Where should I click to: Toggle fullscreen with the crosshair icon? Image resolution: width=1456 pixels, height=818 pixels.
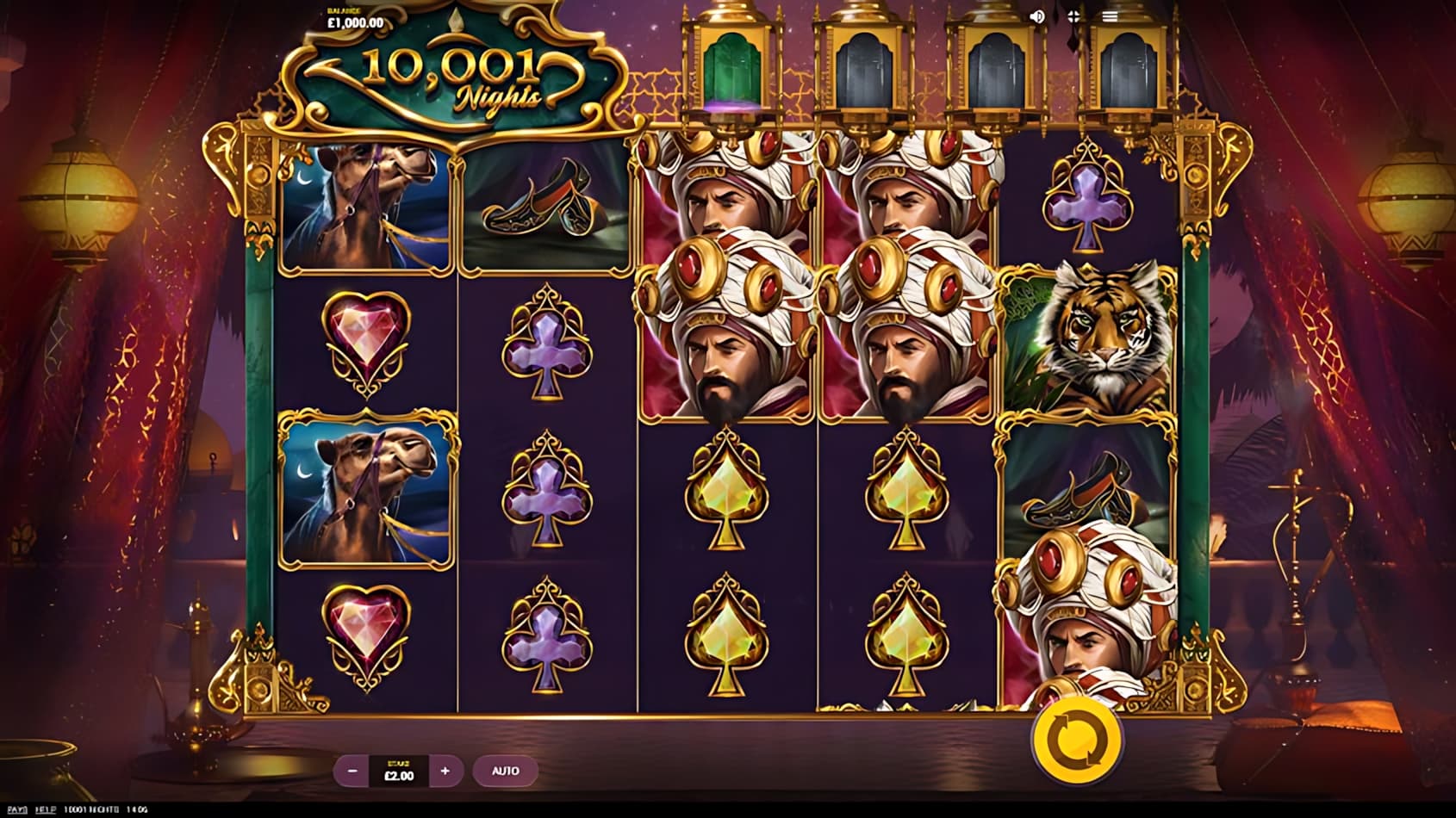[x=1073, y=15]
